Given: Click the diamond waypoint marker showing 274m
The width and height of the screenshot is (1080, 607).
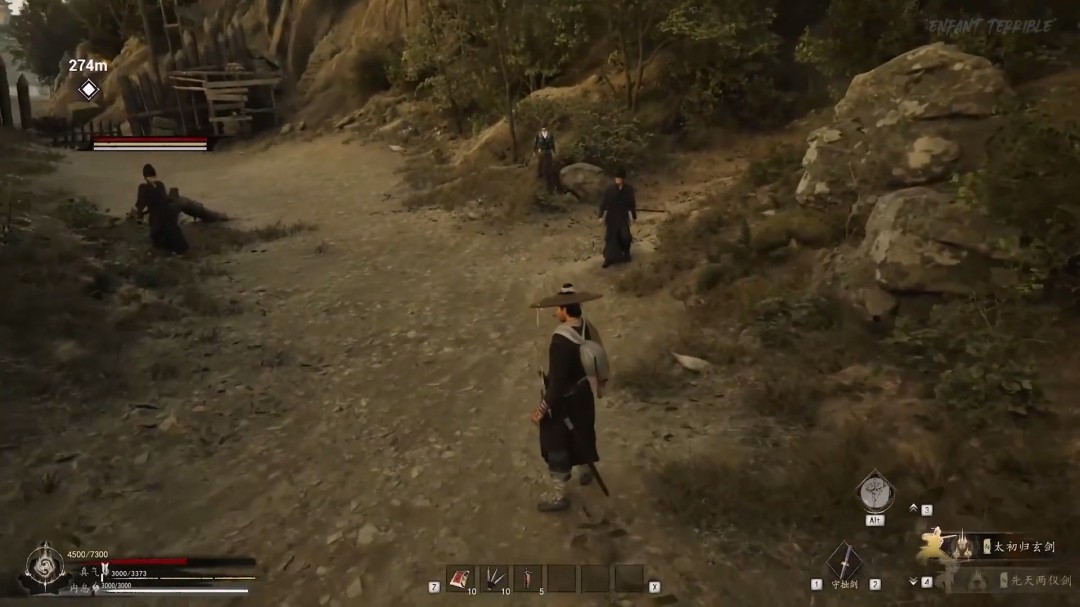Looking at the screenshot, I should (88, 89).
